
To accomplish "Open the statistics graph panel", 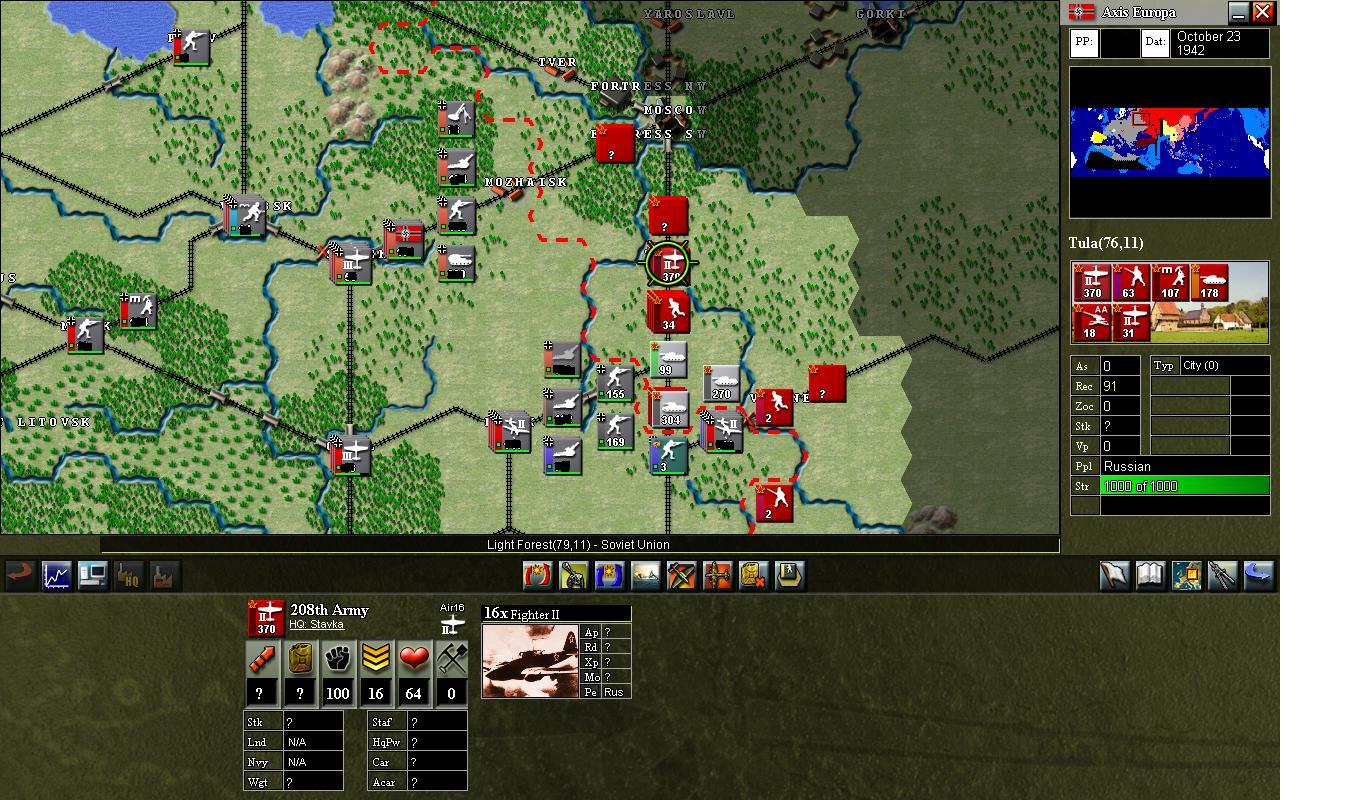I will tap(57, 575).
